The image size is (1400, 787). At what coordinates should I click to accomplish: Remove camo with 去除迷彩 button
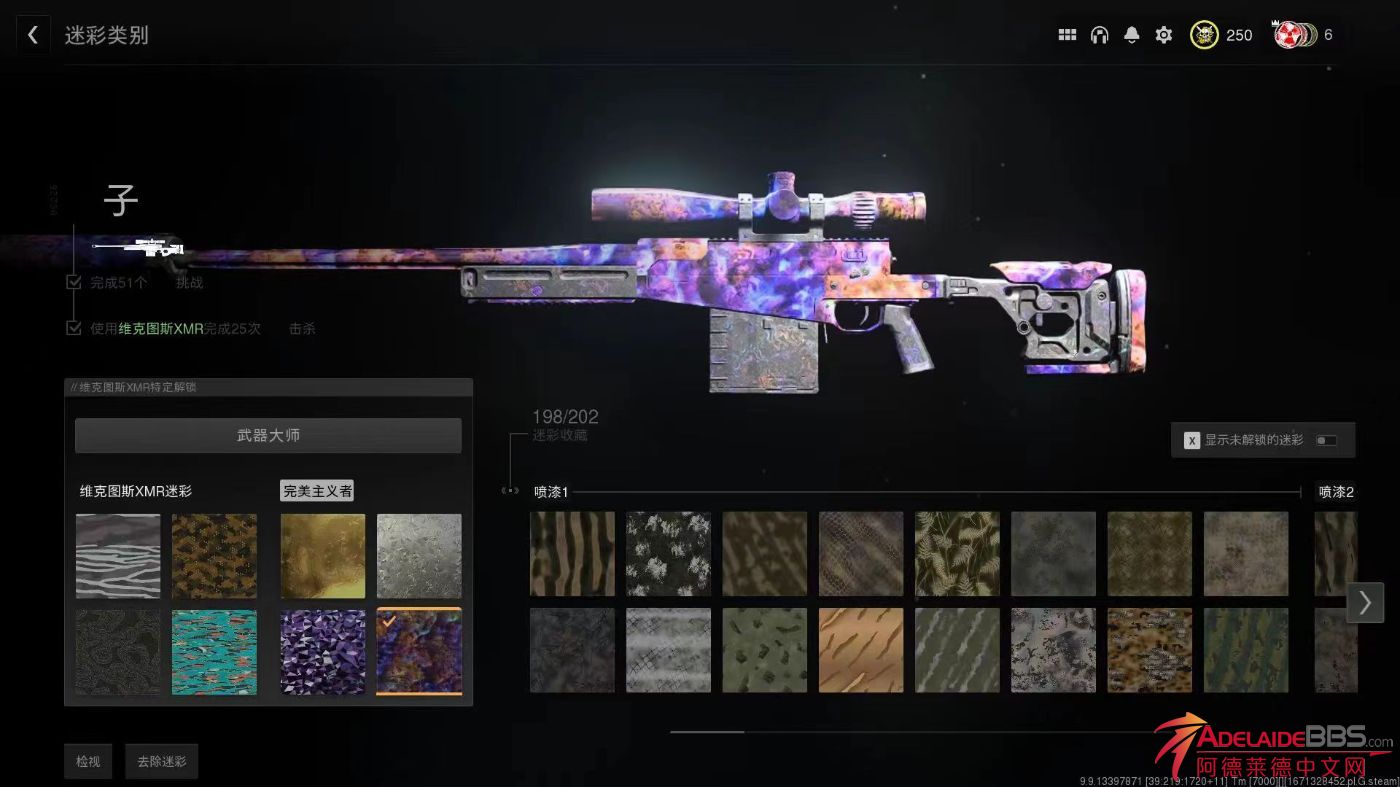tap(162, 762)
